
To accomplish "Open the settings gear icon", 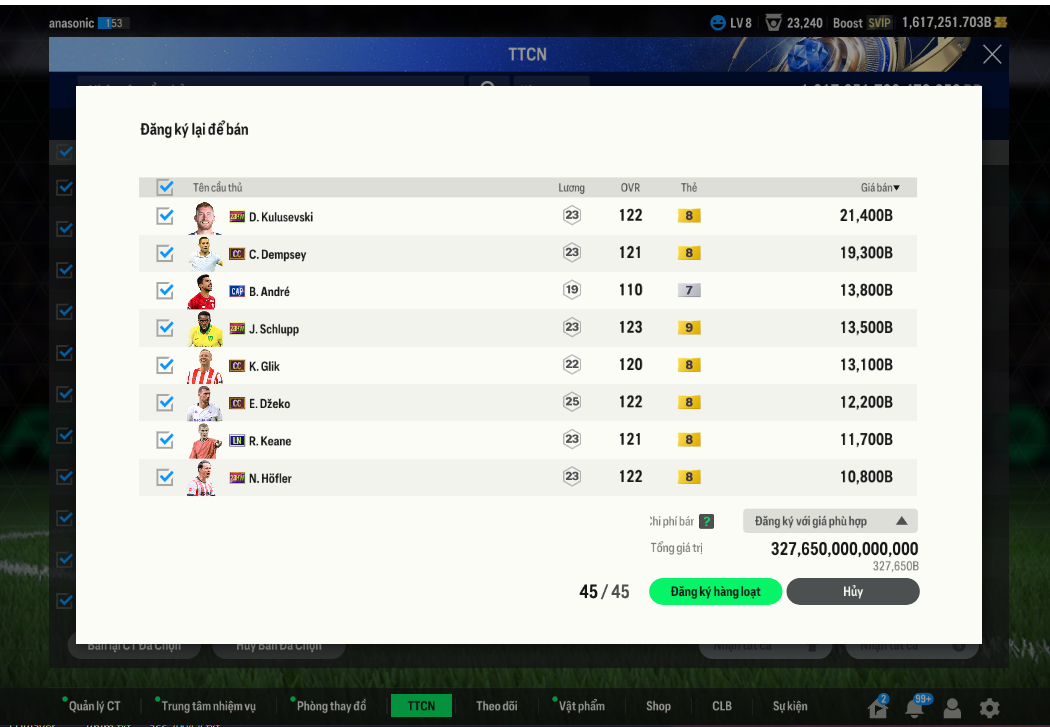I will coord(989,708).
